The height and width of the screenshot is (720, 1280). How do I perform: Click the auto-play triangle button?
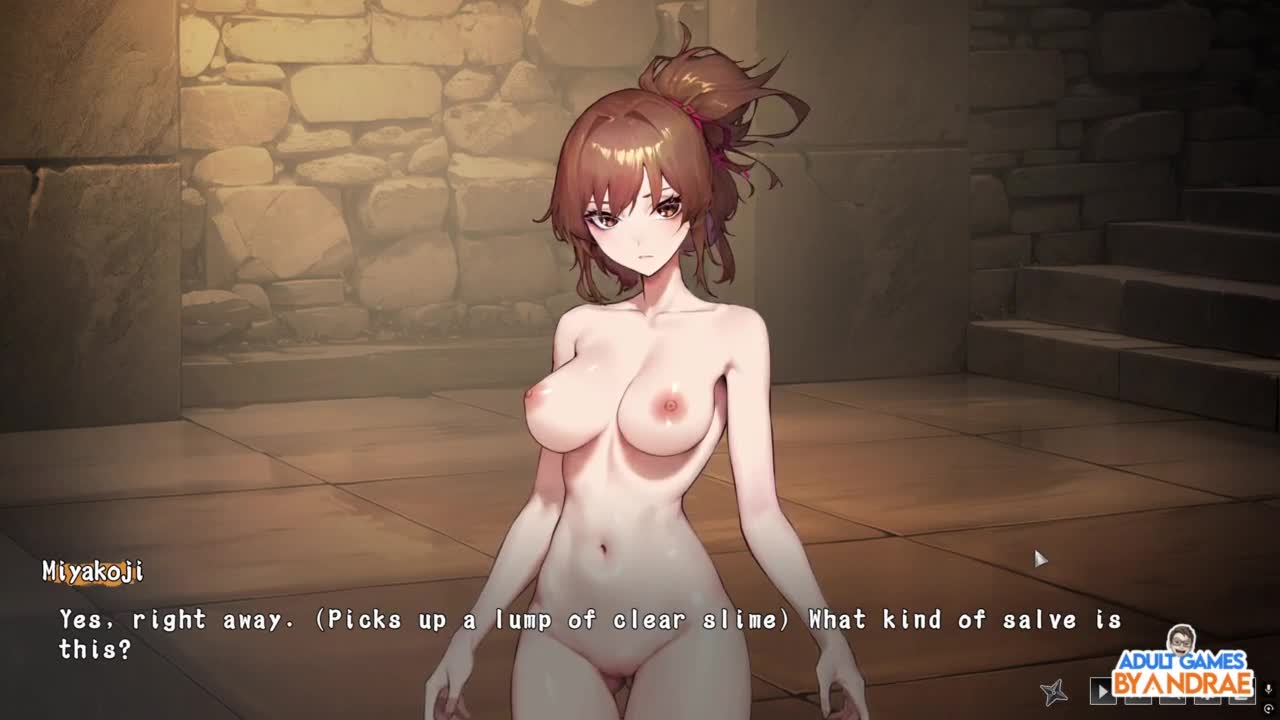1102,691
